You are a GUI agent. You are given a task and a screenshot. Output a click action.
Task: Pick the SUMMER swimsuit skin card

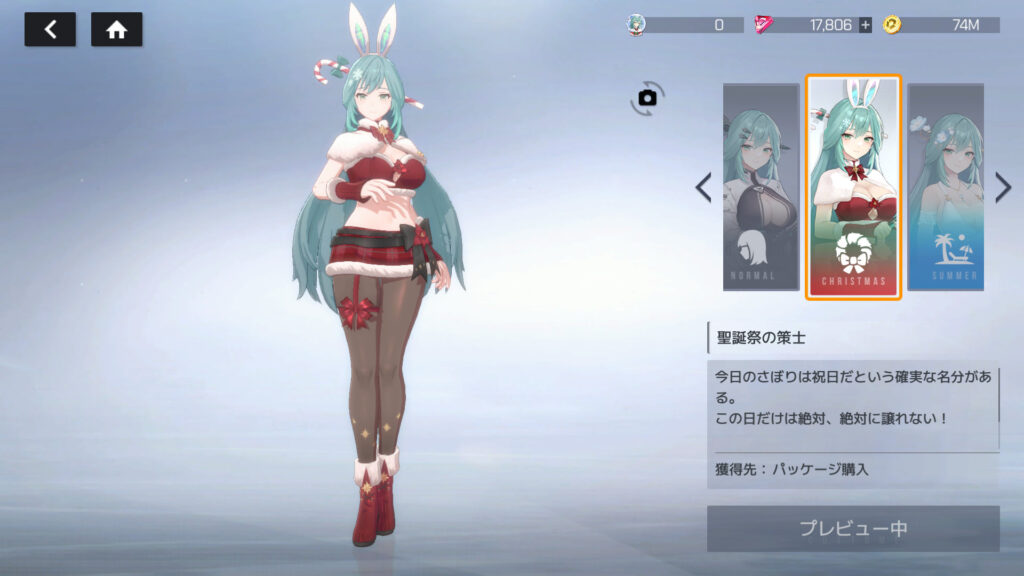click(x=945, y=187)
